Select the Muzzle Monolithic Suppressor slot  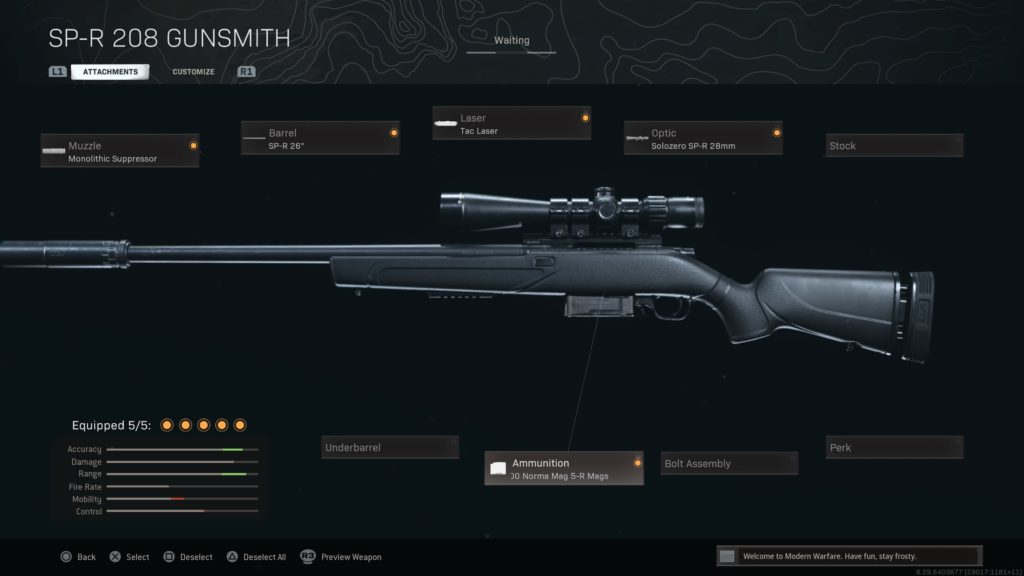pos(120,151)
